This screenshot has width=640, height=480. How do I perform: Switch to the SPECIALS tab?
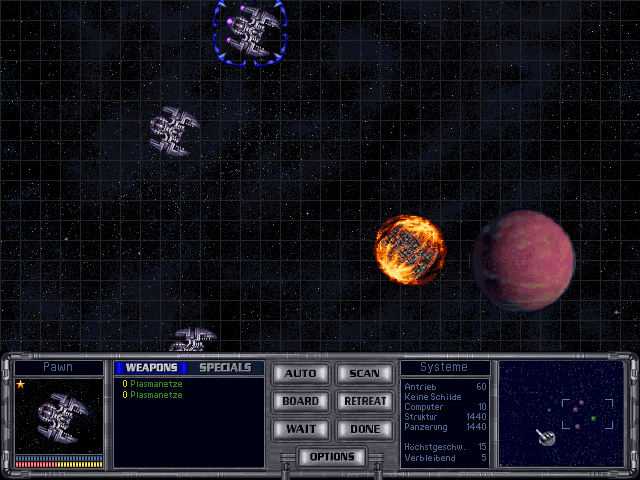pyautogui.click(x=225, y=368)
